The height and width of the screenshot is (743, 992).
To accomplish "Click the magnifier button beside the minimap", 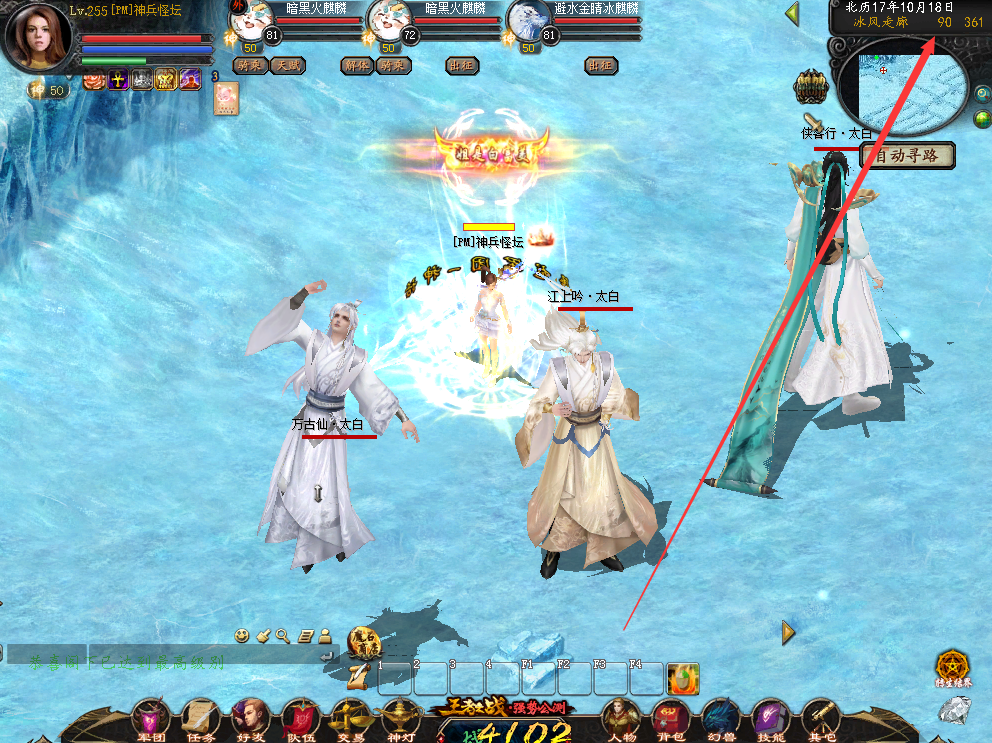I will coord(982,94).
